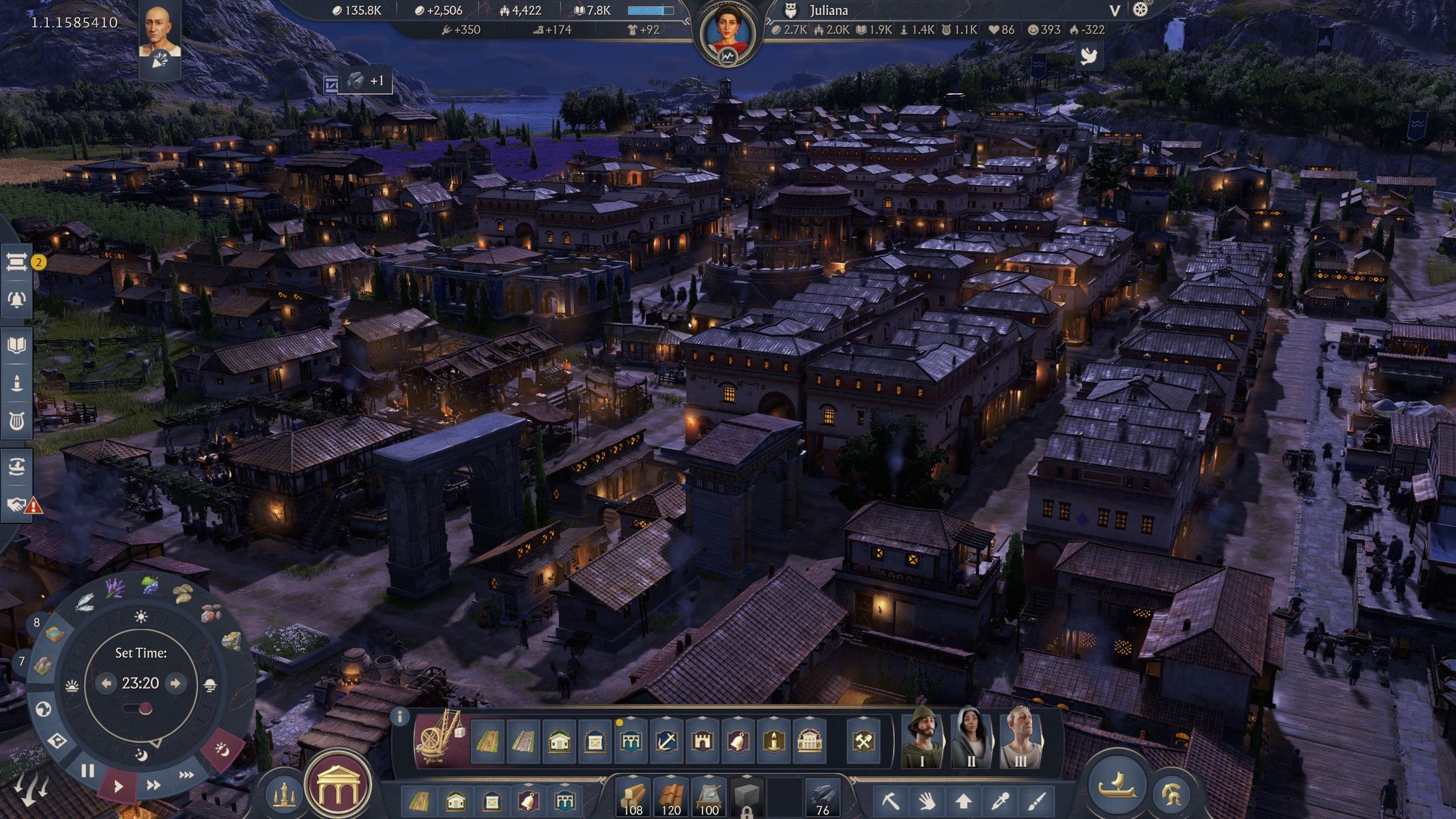The image size is (1456, 819).
Task: Set game speed to fast forward
Action: pyautogui.click(x=154, y=785)
